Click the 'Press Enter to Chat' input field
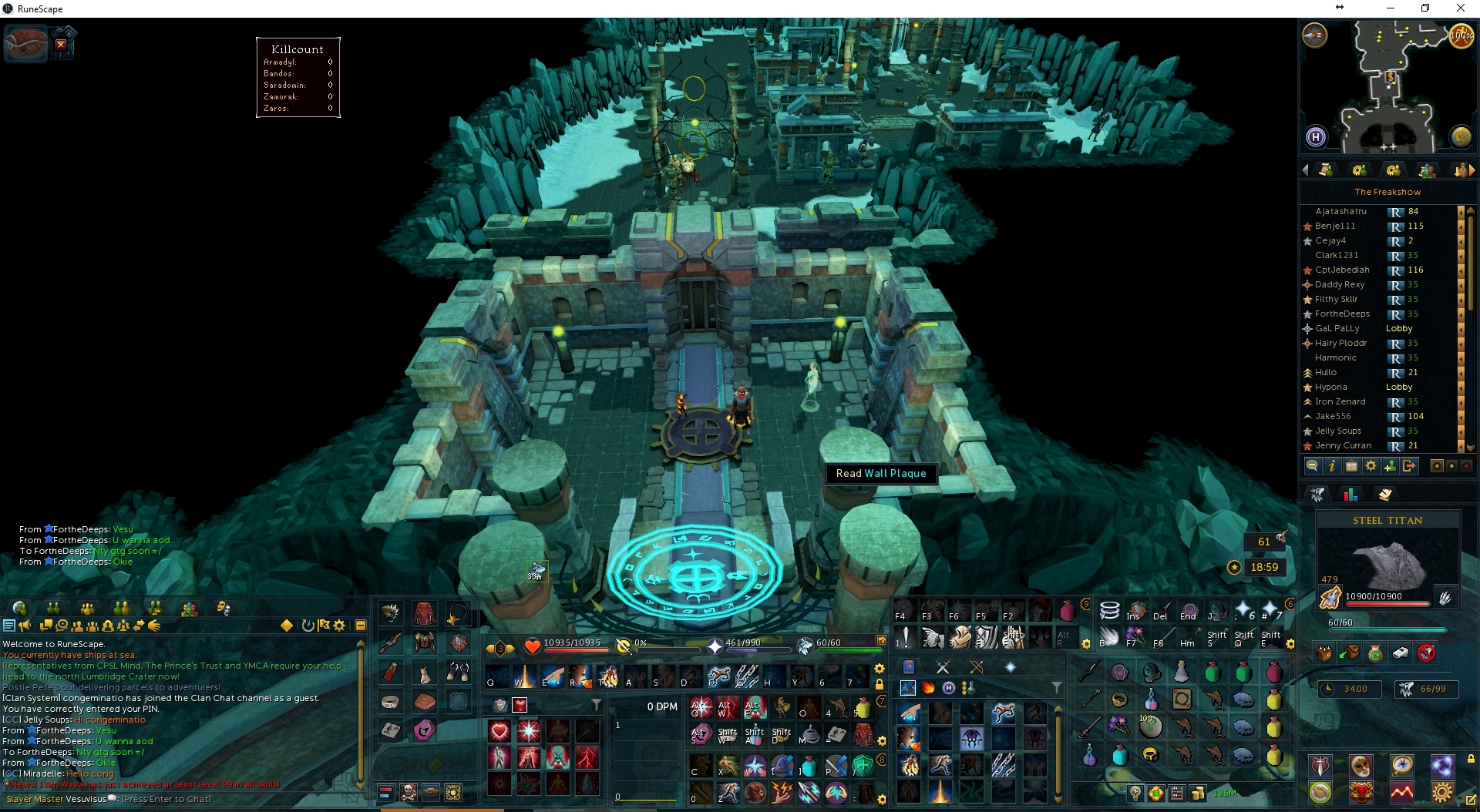This screenshot has width=1480, height=812. pyautogui.click(x=167, y=799)
